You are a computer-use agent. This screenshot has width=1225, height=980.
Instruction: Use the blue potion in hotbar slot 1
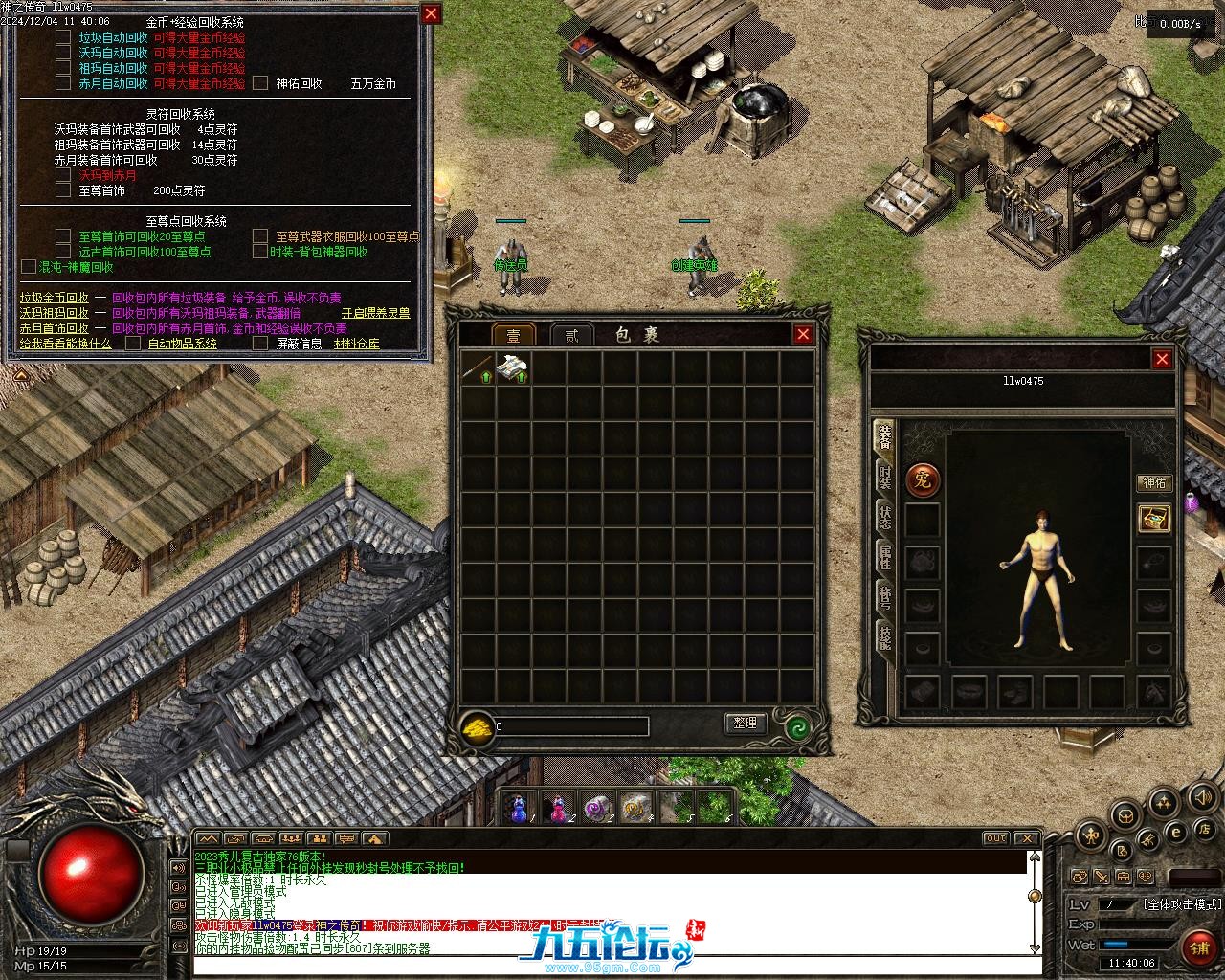coord(520,810)
